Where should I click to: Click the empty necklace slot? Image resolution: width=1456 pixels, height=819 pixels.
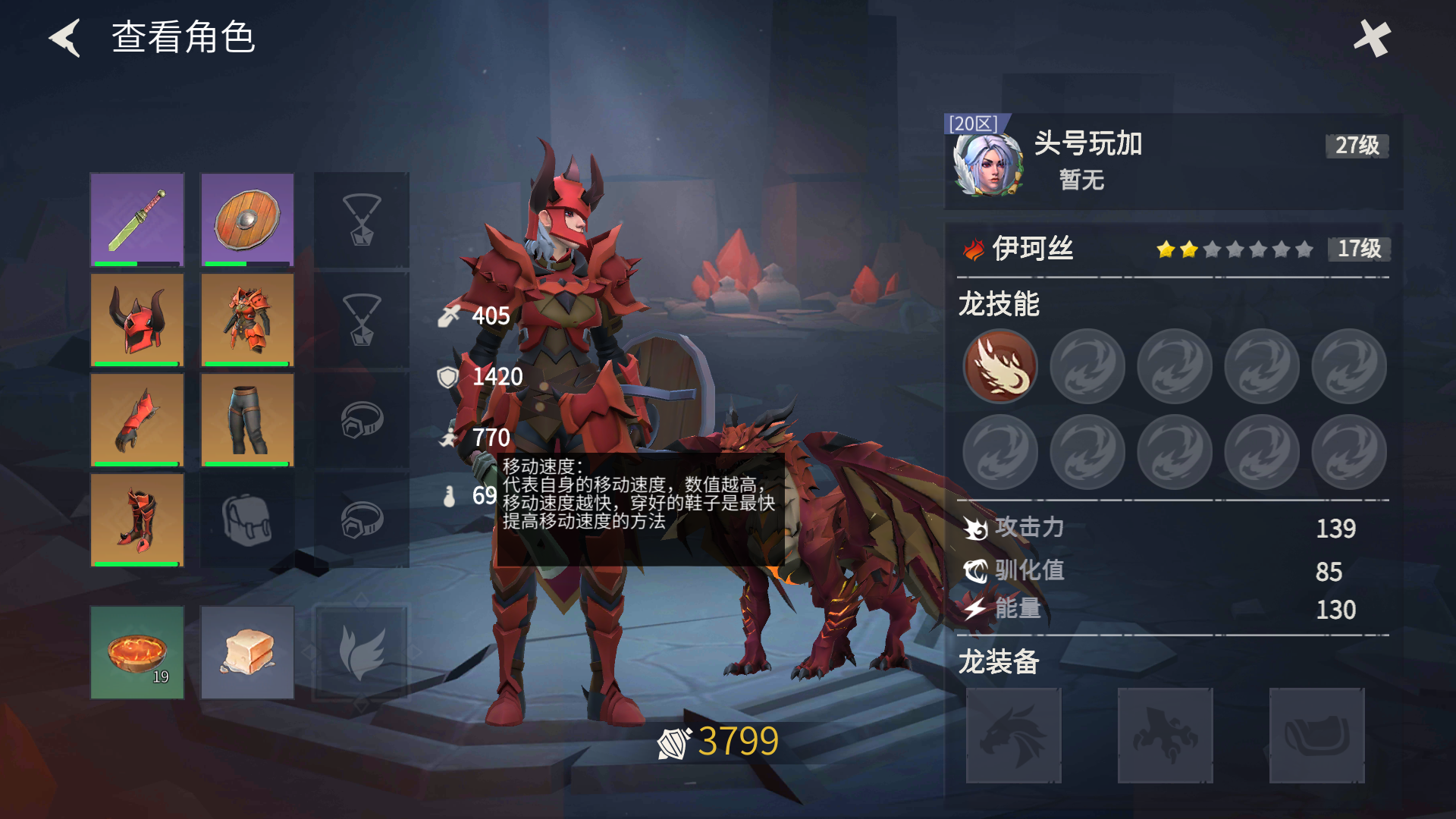pos(361,221)
